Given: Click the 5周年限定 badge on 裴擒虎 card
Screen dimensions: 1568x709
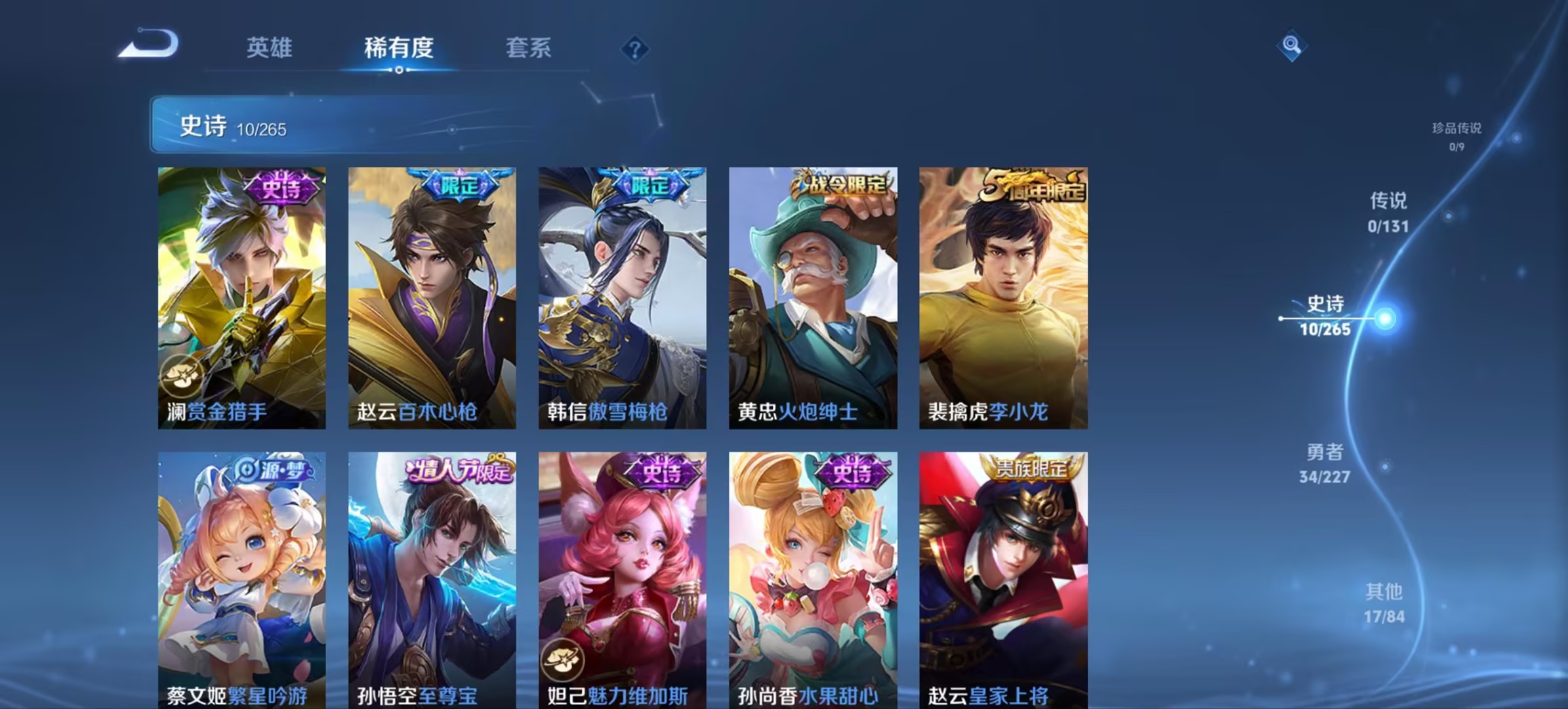Looking at the screenshot, I should point(1033,185).
